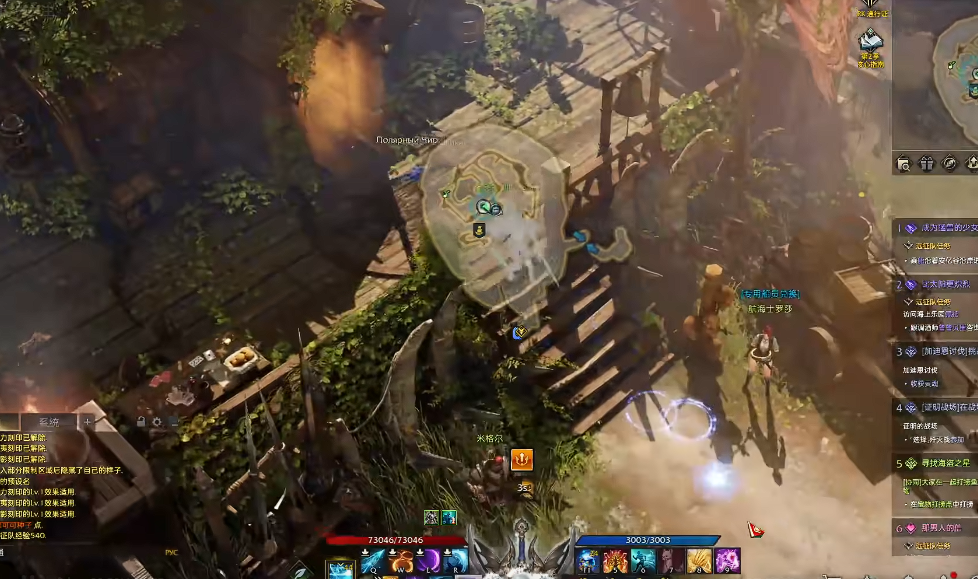The width and height of the screenshot is (978, 579).
Task: Use the purple item in slot 9
Action: tap(727, 561)
